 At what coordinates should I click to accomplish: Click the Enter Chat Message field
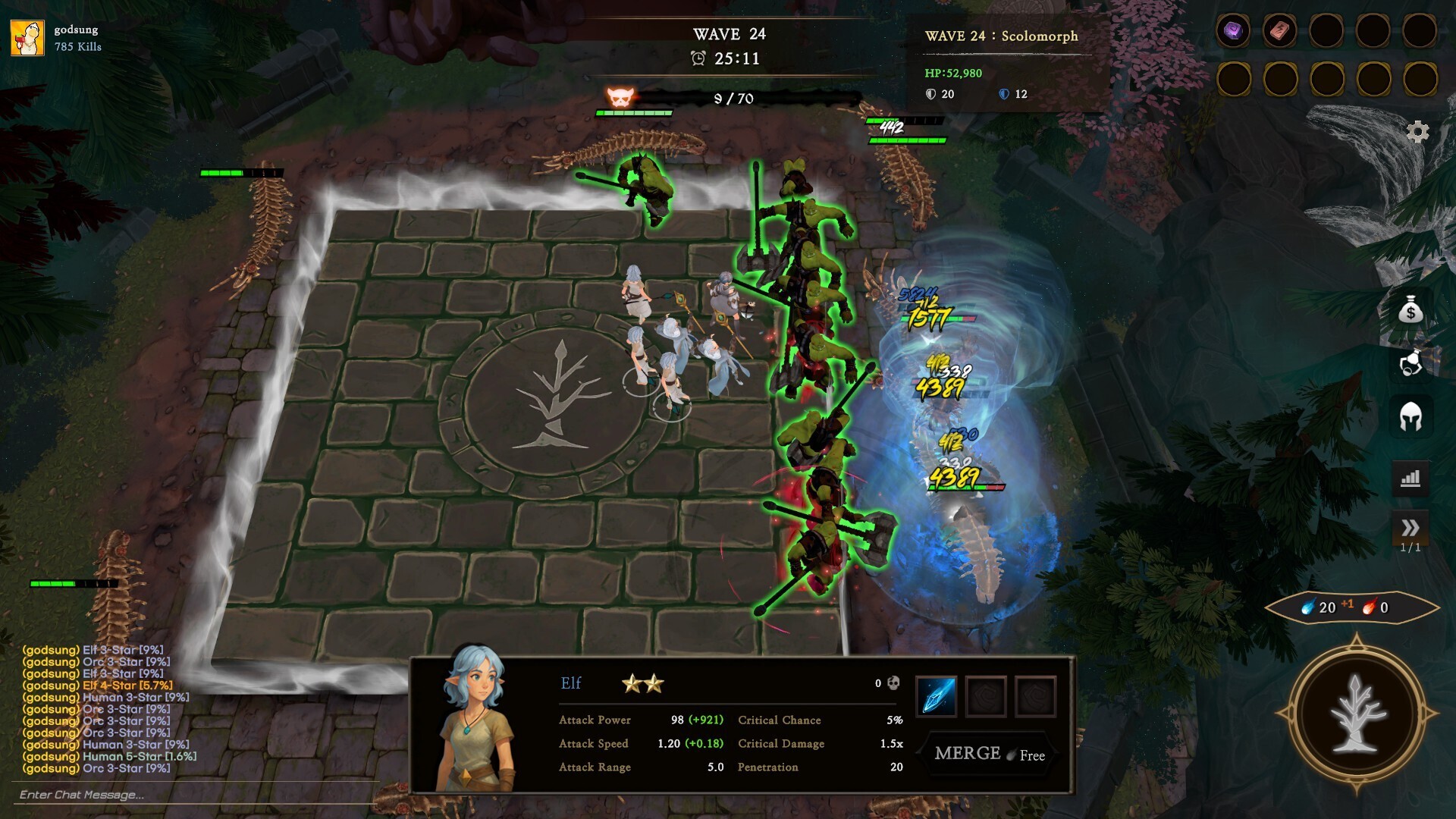tap(80, 795)
